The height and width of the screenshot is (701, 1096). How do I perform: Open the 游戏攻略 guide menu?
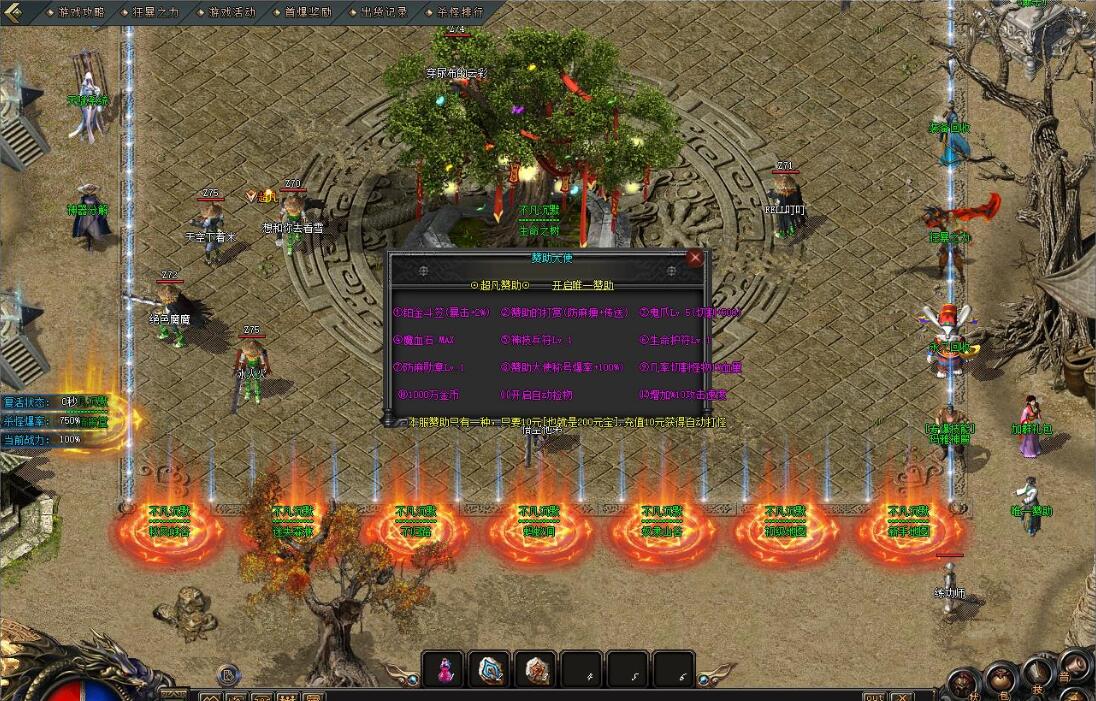click(80, 12)
